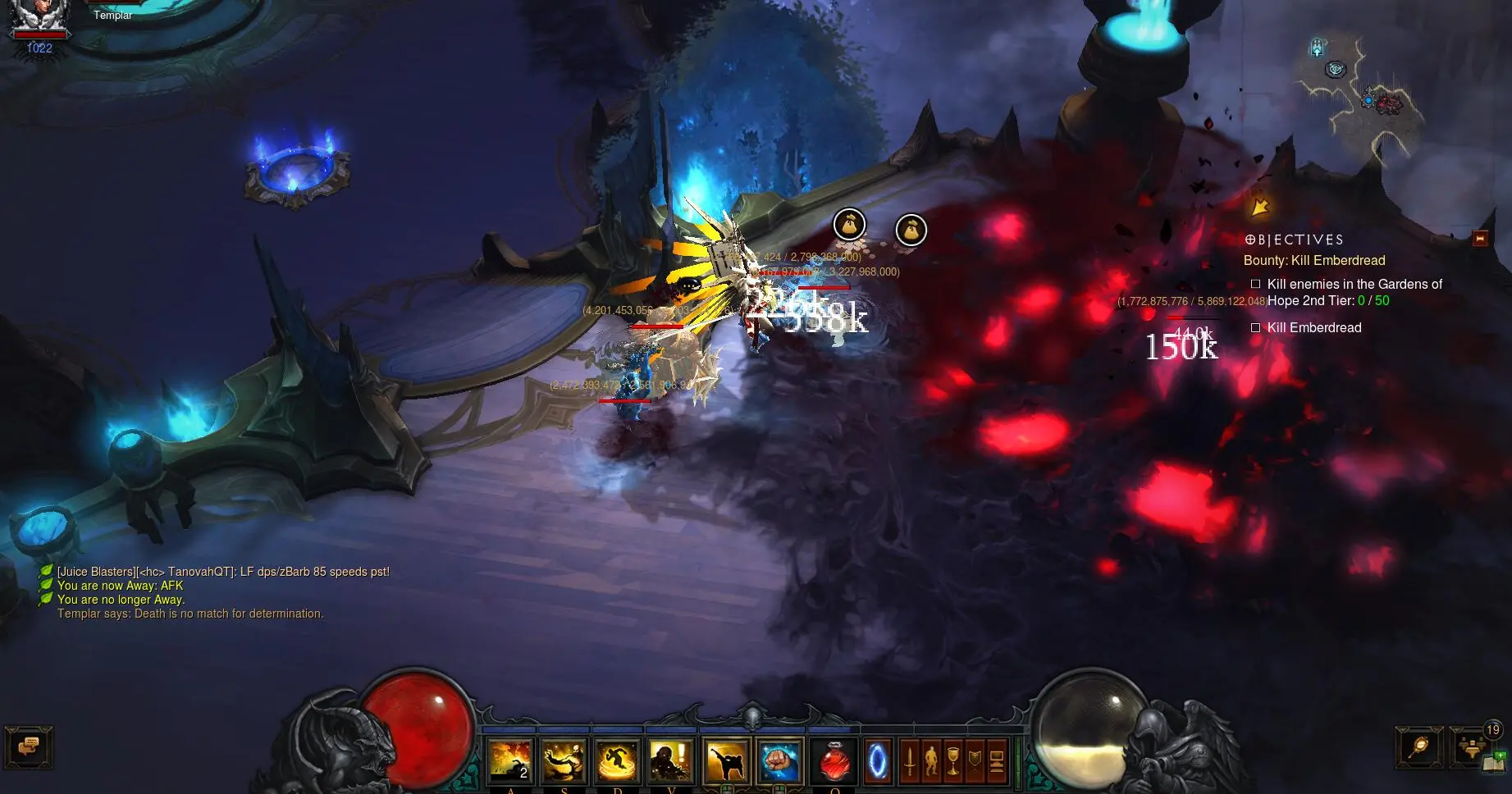1512x794 pixels.
Task: Open the shield banner menu button
Action: click(x=975, y=760)
